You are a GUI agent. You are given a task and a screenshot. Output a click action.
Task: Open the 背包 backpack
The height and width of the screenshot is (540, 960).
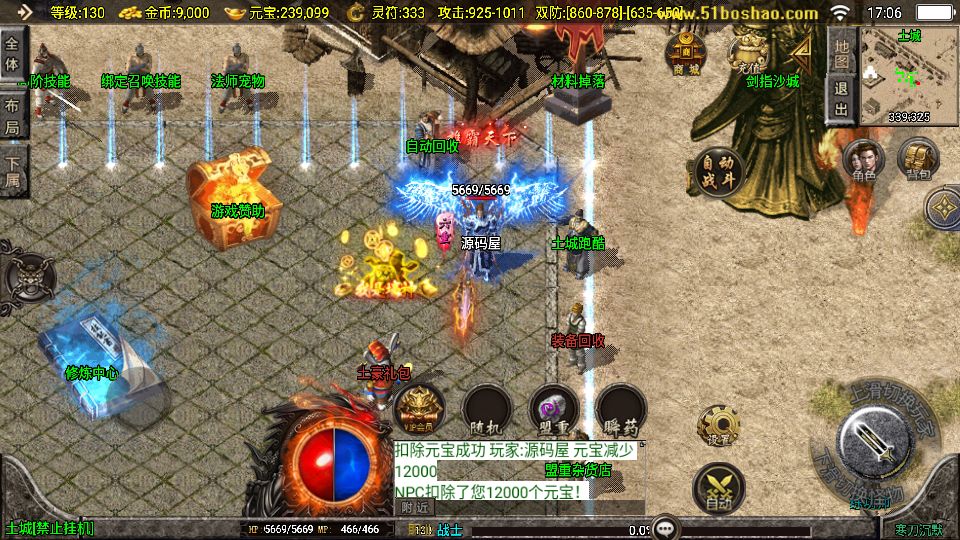[917, 159]
